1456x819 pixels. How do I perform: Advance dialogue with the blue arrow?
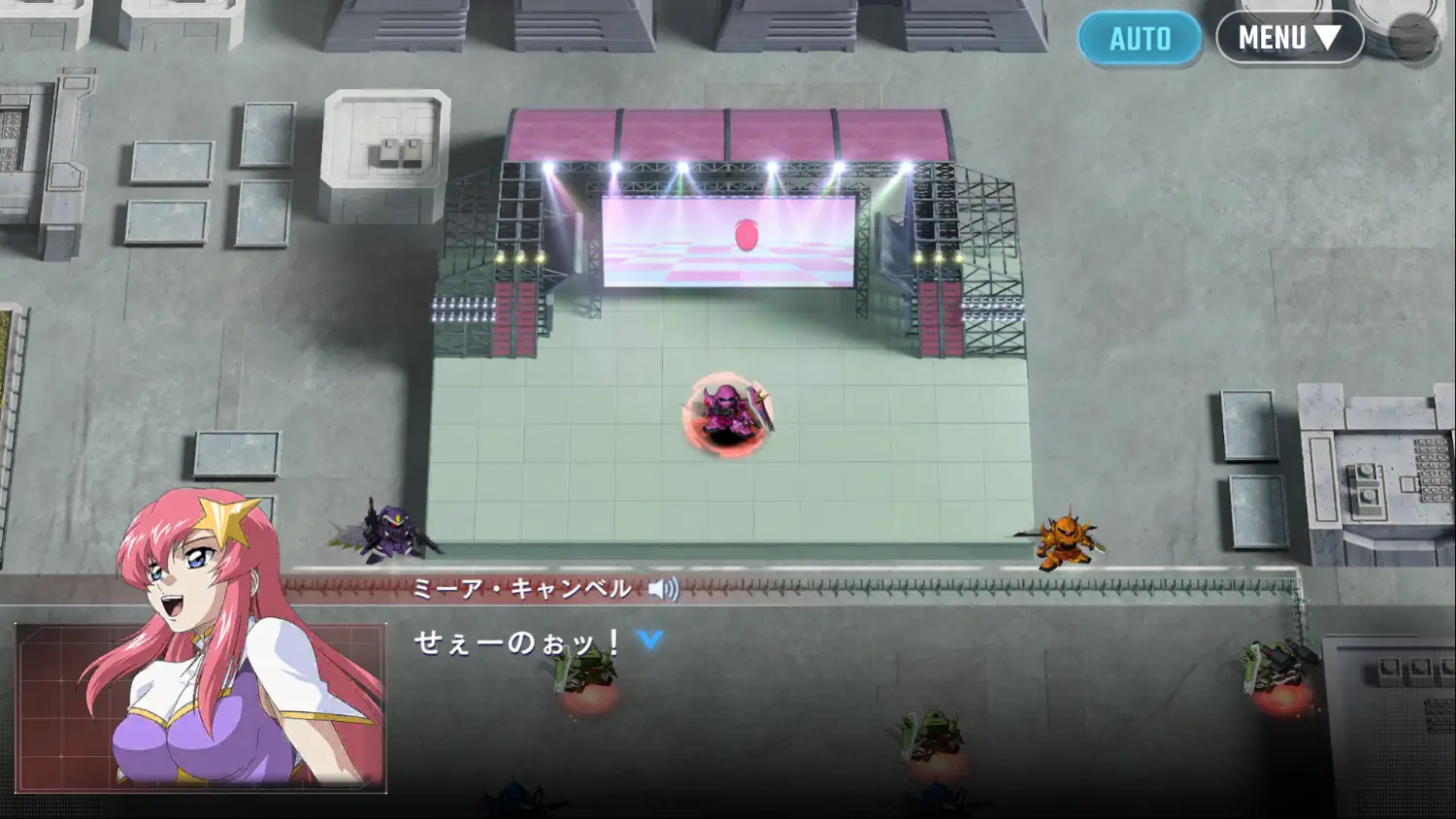click(650, 639)
